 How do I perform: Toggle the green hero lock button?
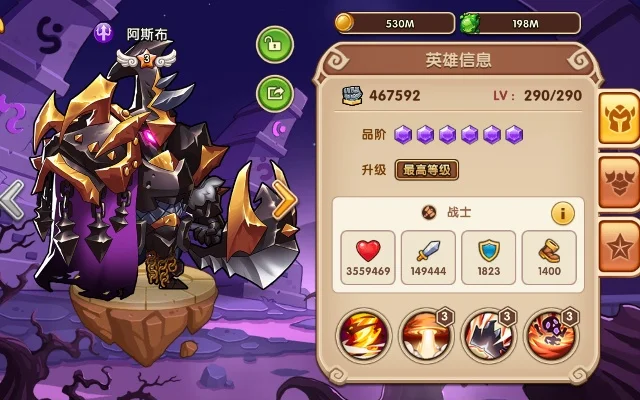tap(273, 45)
